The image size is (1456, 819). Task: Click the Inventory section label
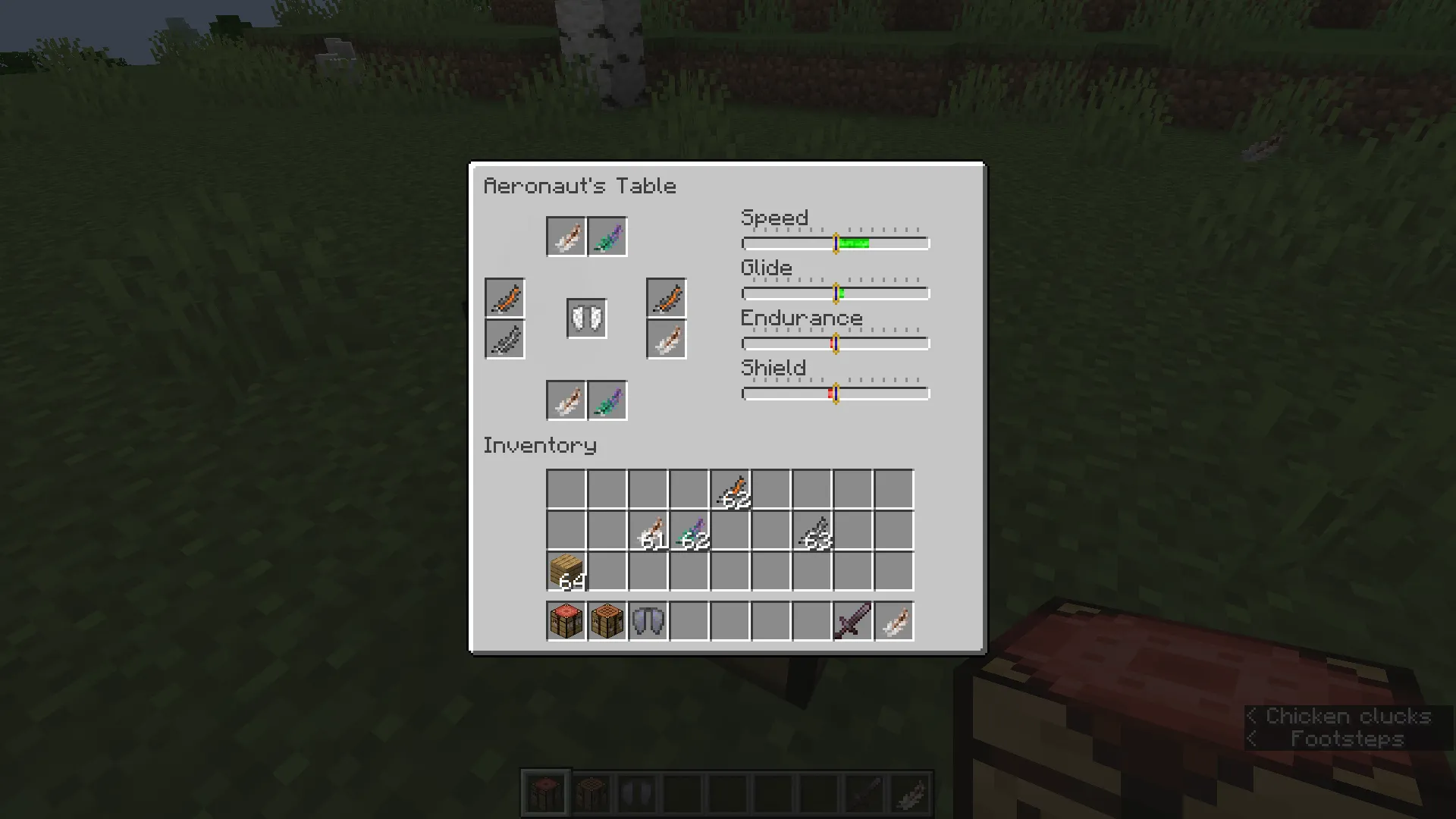point(539,446)
